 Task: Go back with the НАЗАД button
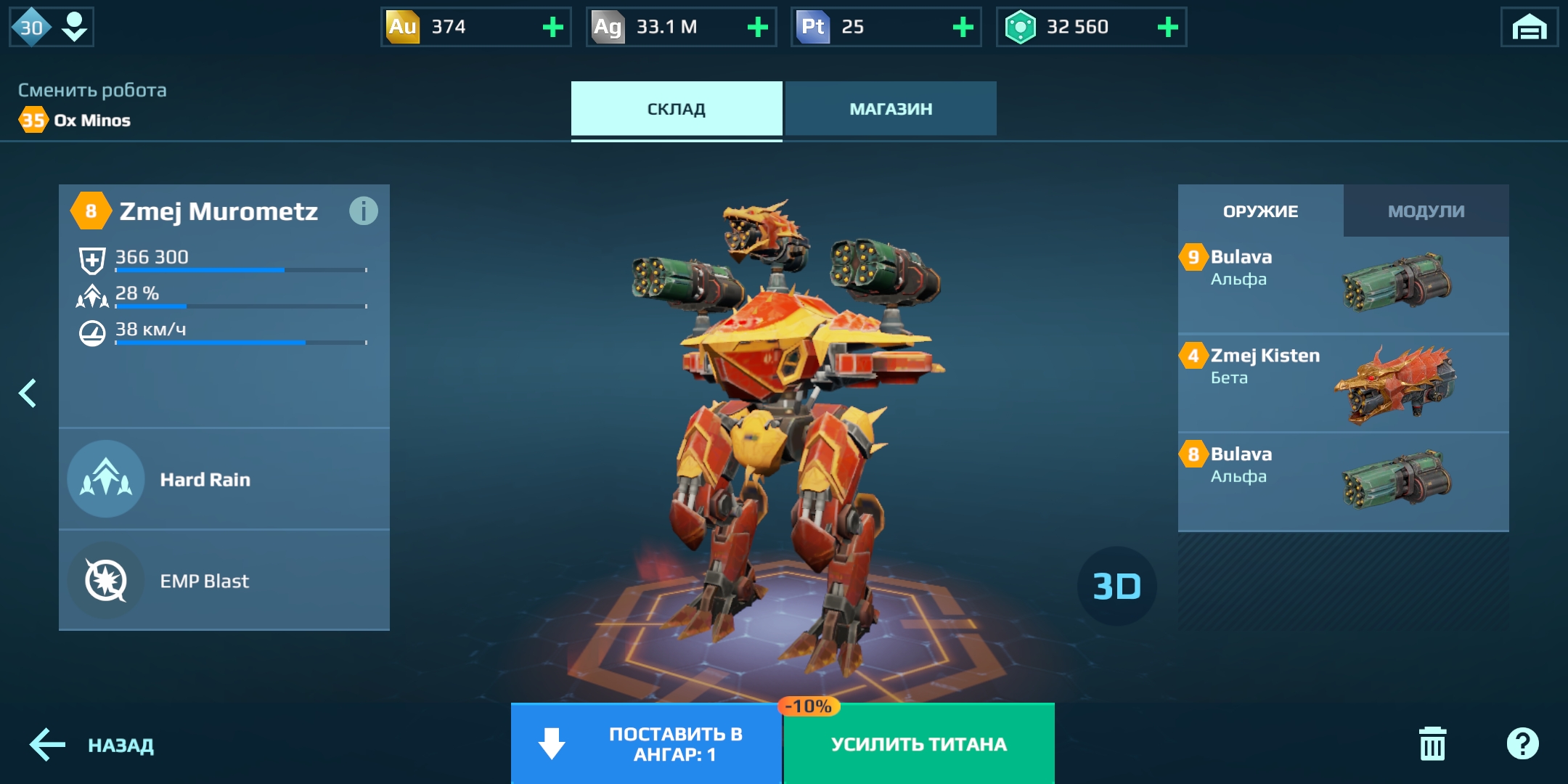point(92,746)
